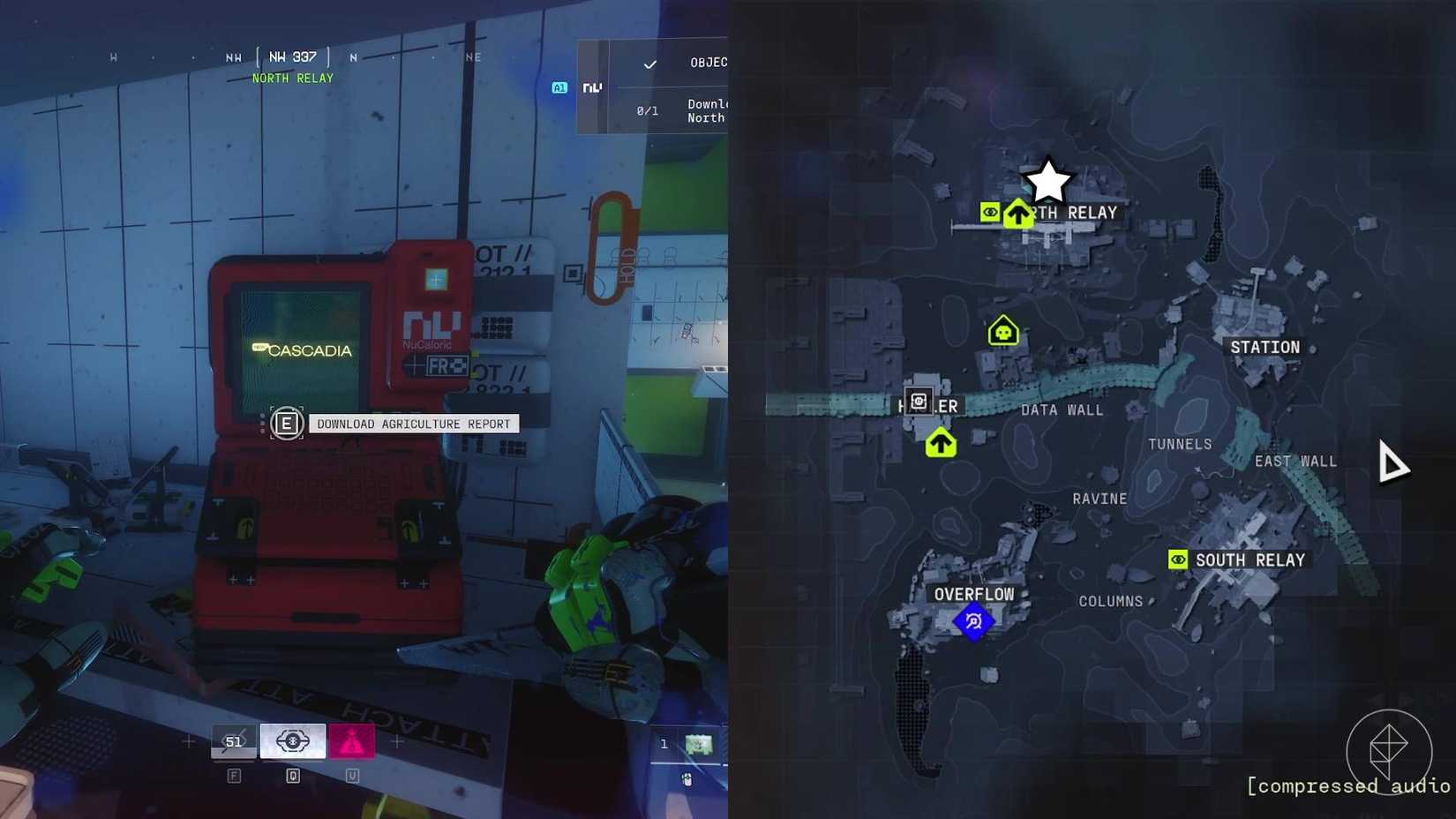The image size is (1456, 819).
Task: Click the NORTH RELAY label under the compass
Action: 293,78
